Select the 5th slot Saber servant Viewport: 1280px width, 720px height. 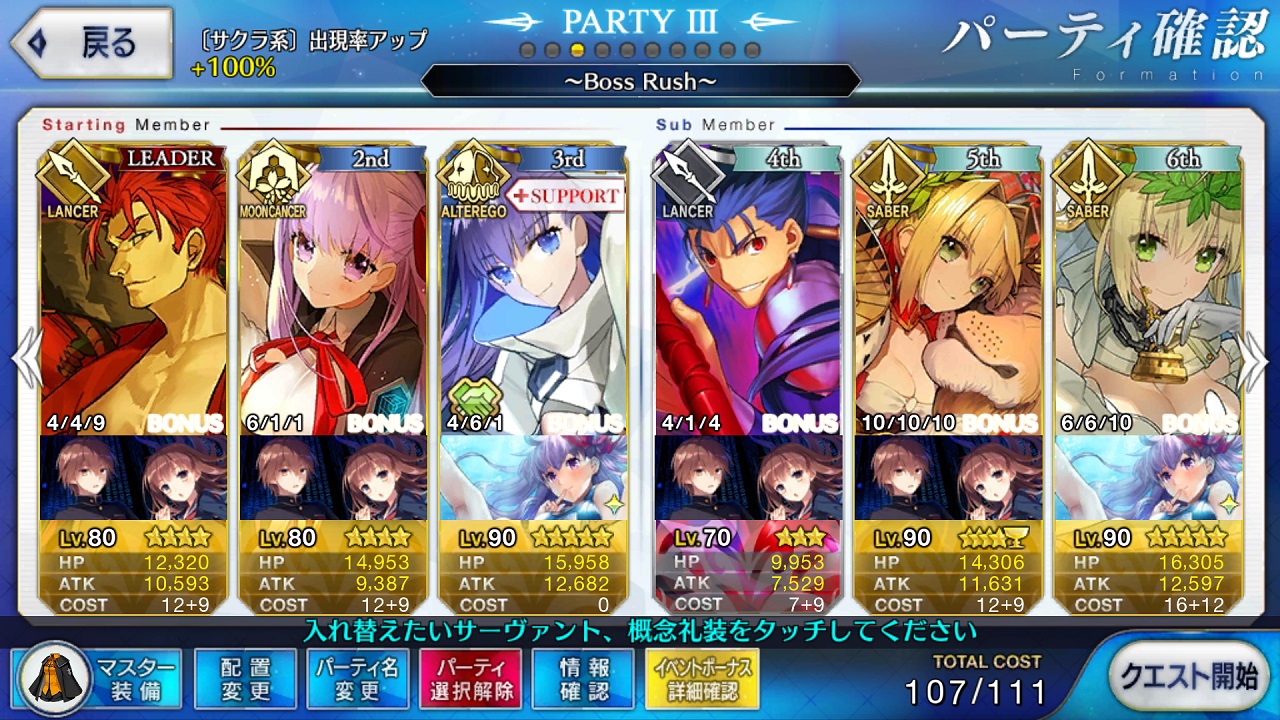click(x=948, y=290)
